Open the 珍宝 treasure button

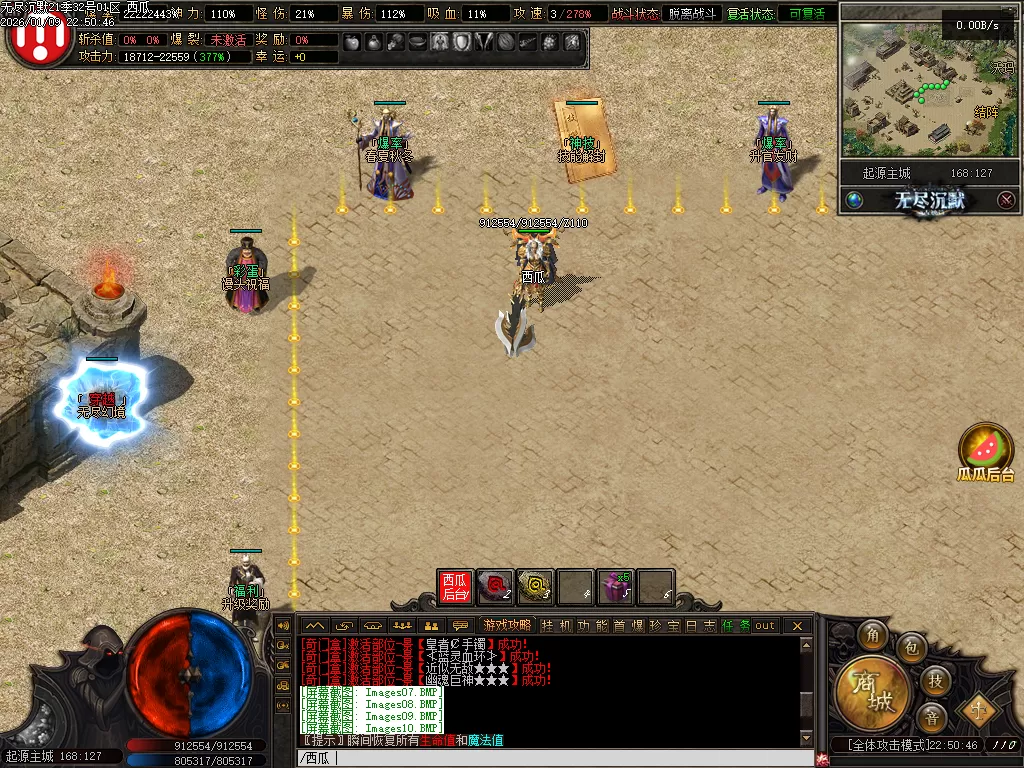(665, 626)
